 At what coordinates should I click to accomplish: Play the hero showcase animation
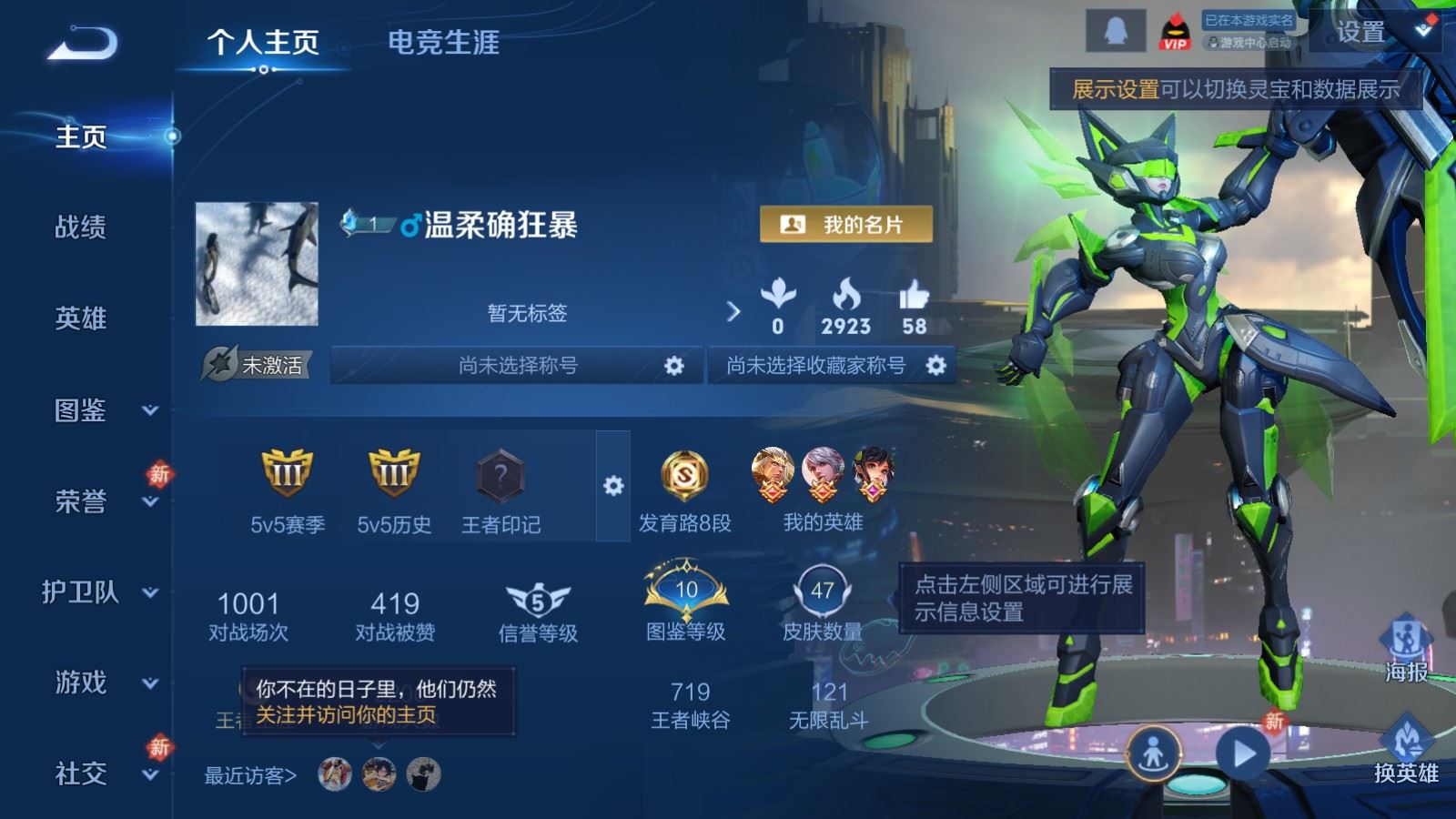1243,754
